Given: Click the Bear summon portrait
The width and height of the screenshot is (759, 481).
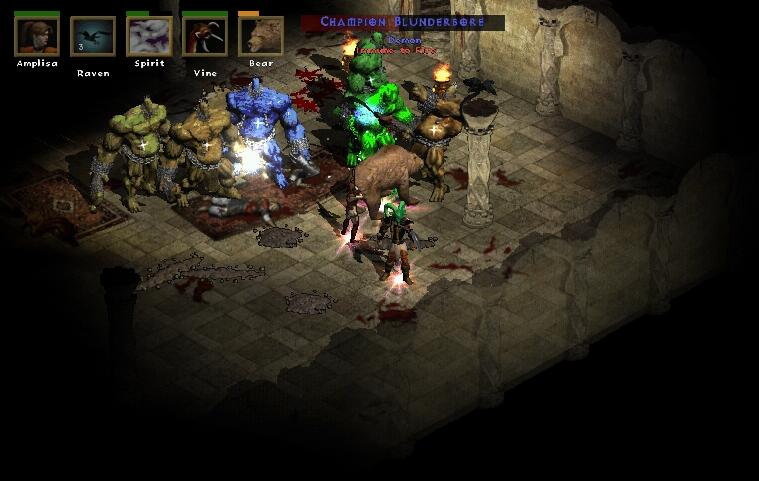Looking at the screenshot, I should tap(260, 36).
